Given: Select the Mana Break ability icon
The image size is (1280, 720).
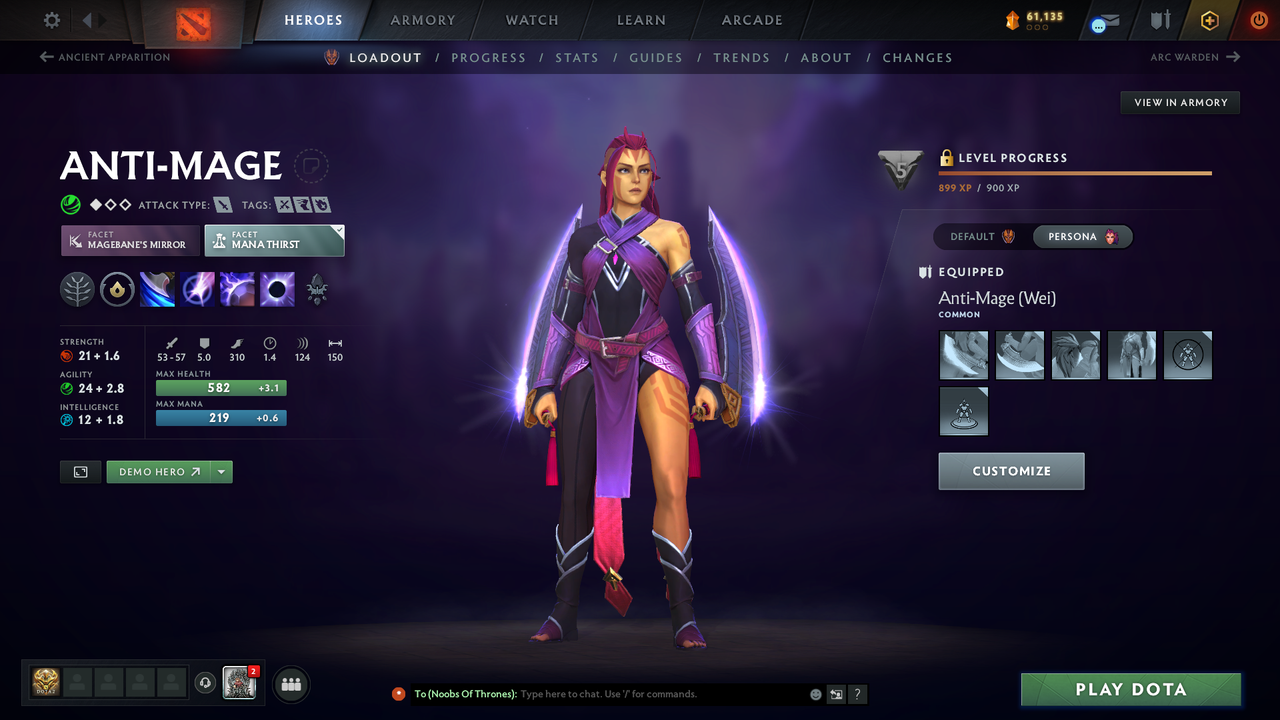Looking at the screenshot, I should point(157,290).
